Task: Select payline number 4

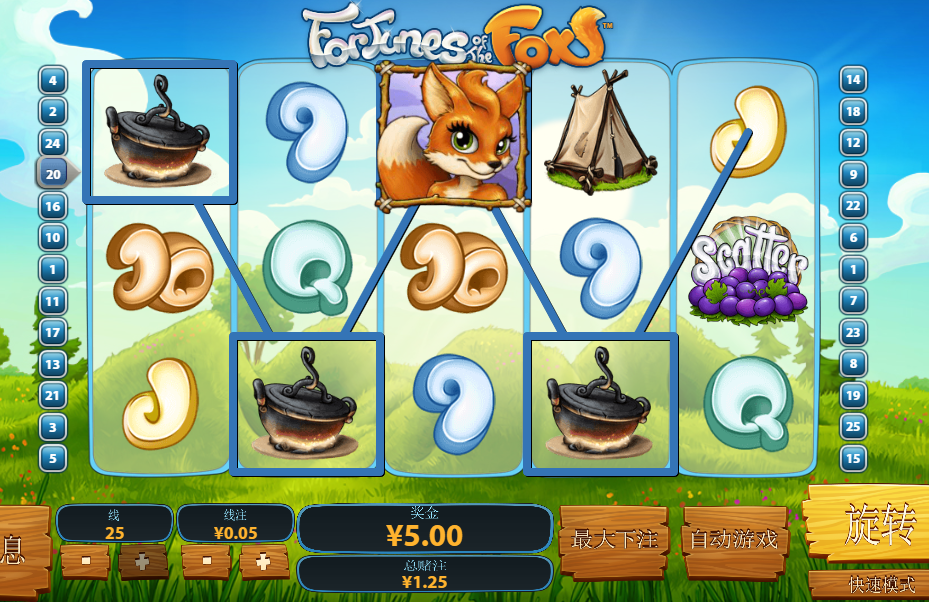Action: point(52,80)
